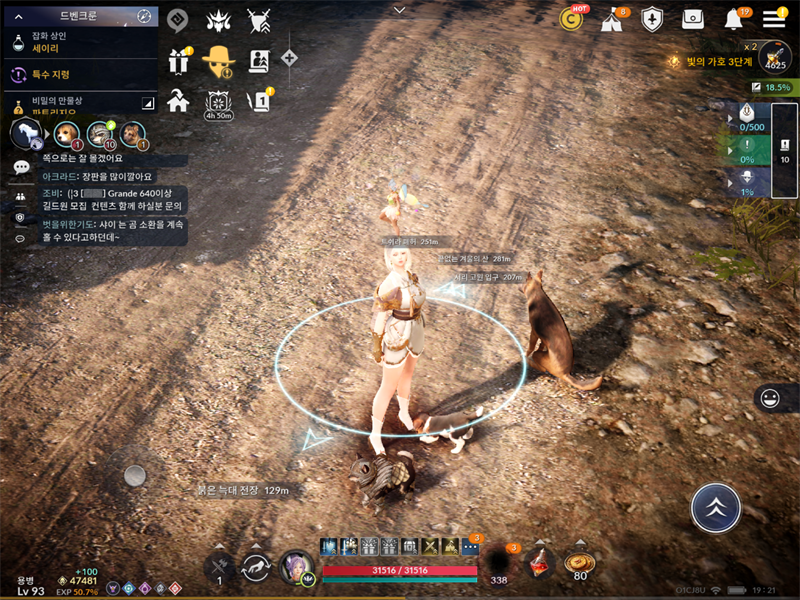Screen dimensions: 800x600
Task: Tap the house return-home icon
Action: (x=179, y=101)
